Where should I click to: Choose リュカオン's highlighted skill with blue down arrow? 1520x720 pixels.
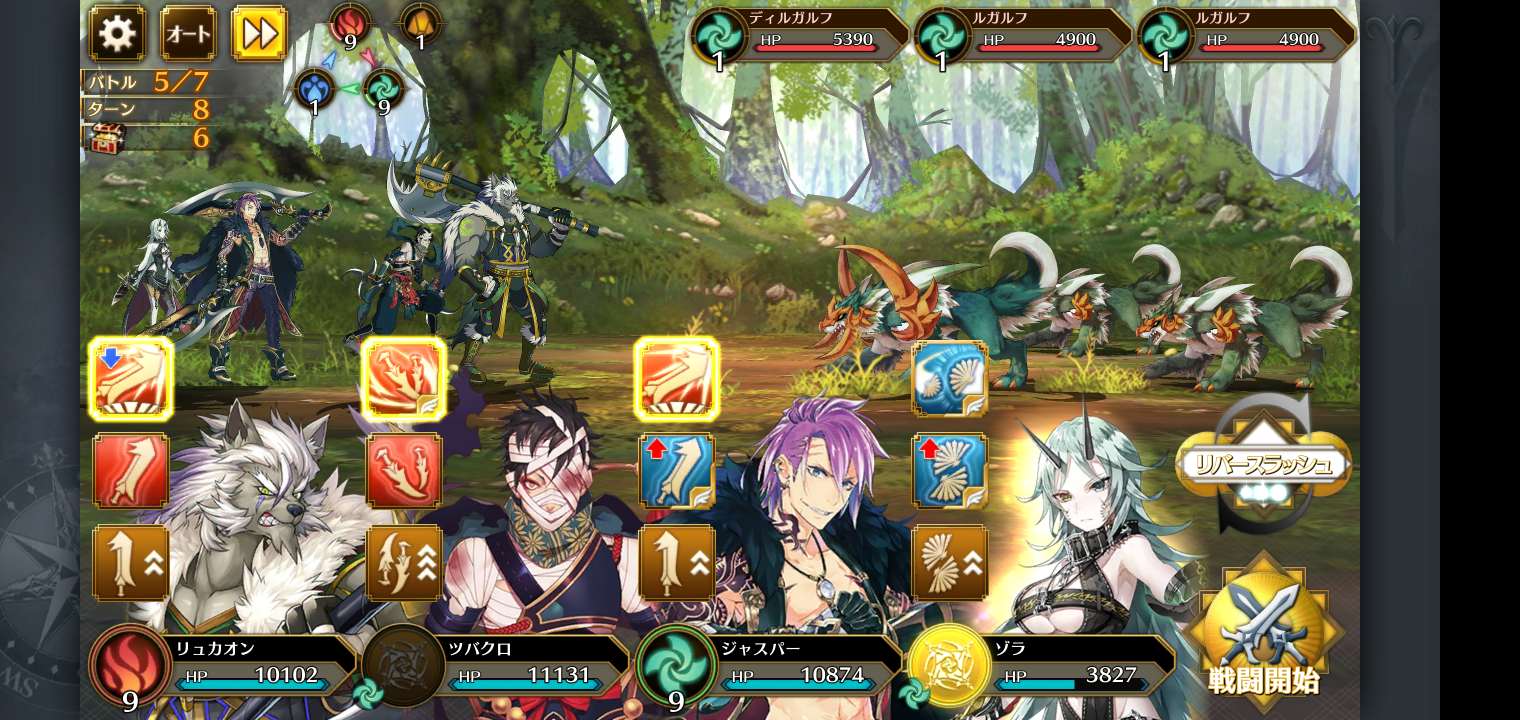click(x=131, y=379)
